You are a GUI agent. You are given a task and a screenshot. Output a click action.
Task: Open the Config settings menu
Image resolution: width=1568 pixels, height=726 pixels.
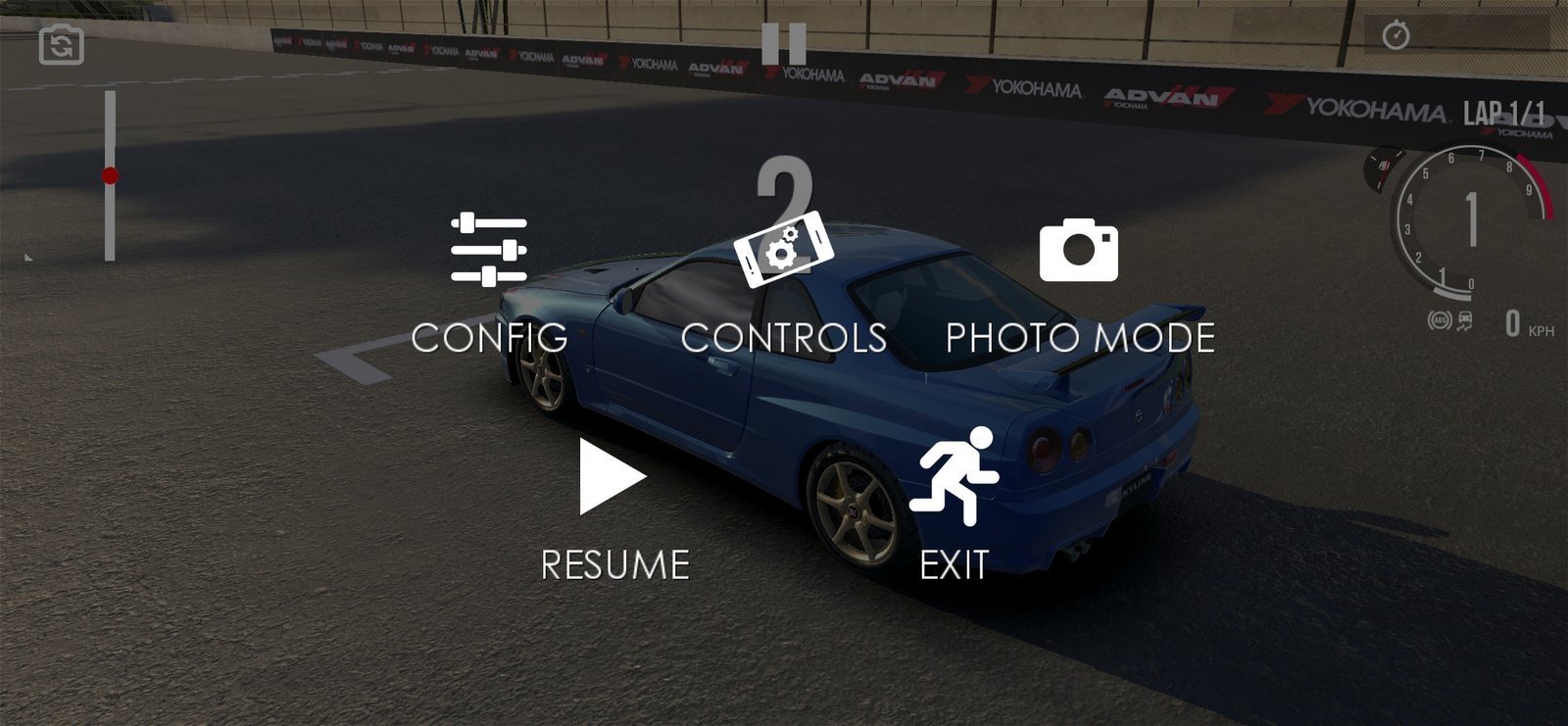tap(489, 280)
